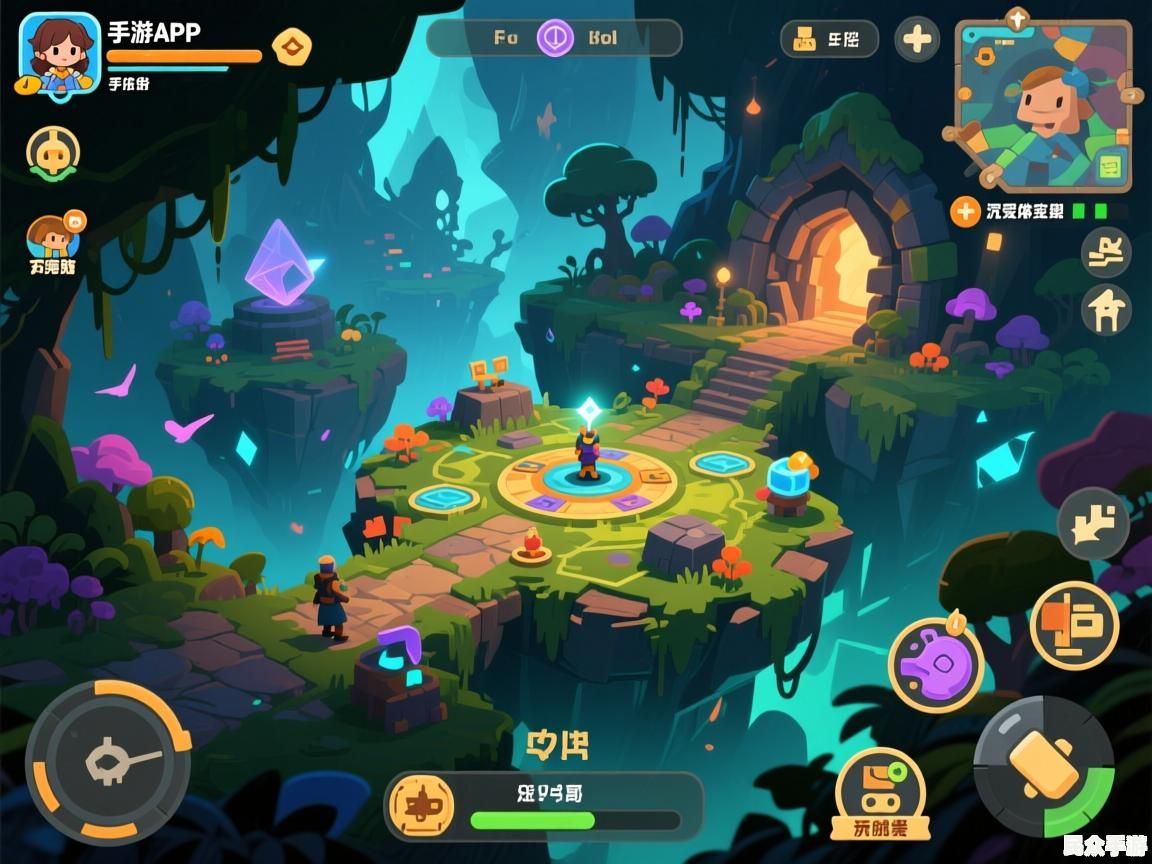This screenshot has width=1152, height=864.
Task: Click the orange square icon on bottom bar
Action: click(421, 805)
